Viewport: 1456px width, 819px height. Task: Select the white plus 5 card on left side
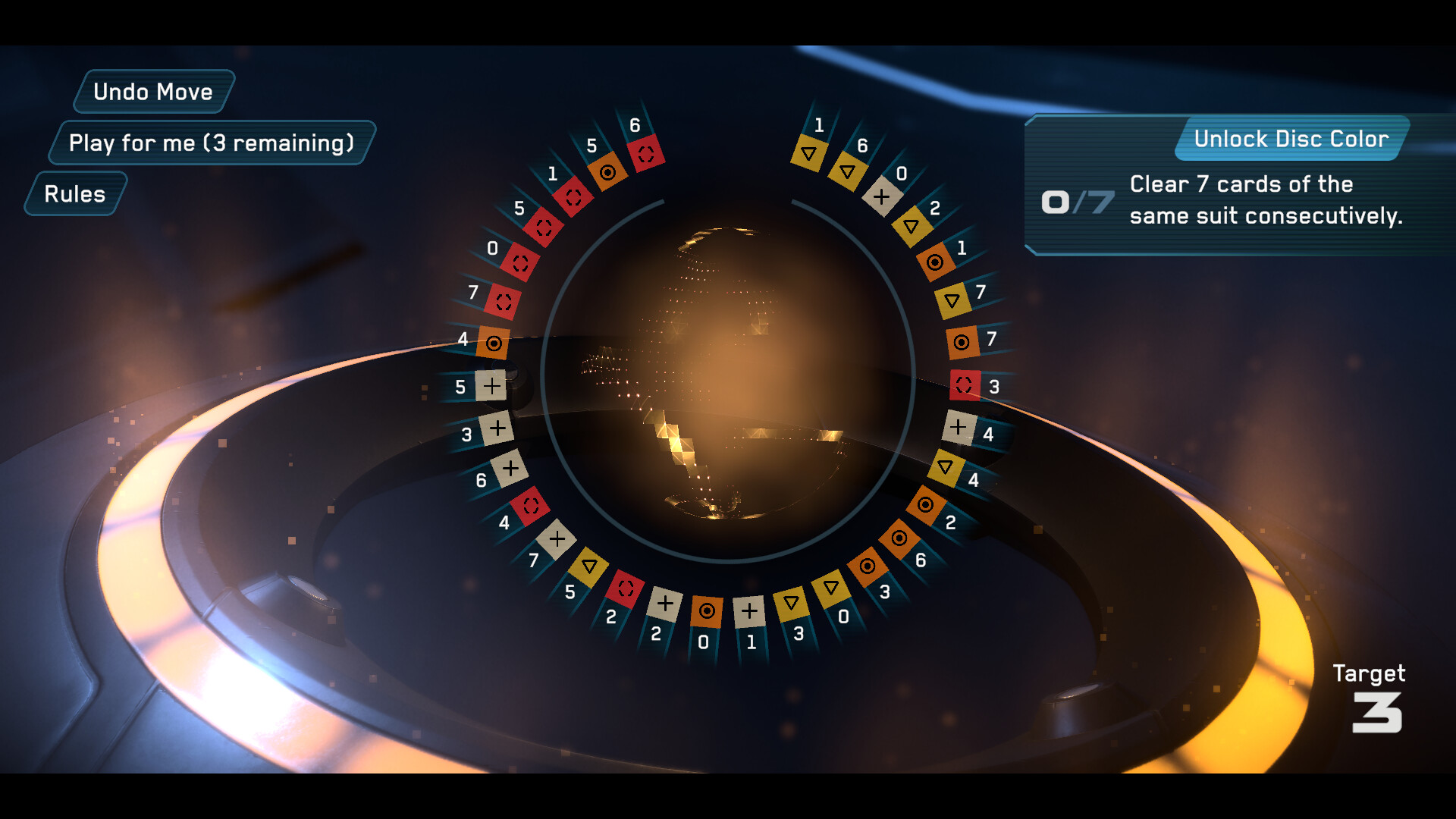(491, 386)
